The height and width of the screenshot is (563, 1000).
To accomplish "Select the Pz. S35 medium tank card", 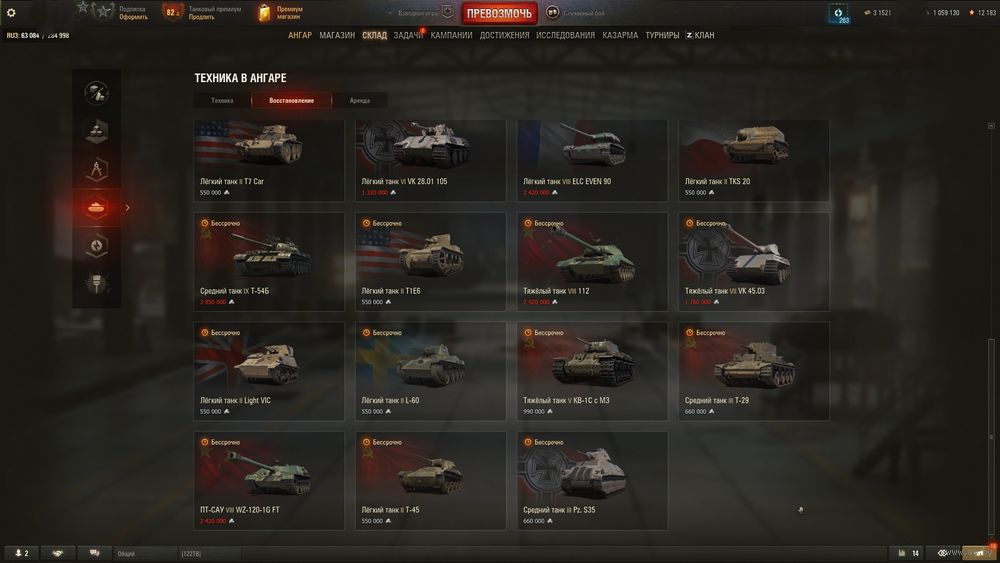I will [592, 480].
